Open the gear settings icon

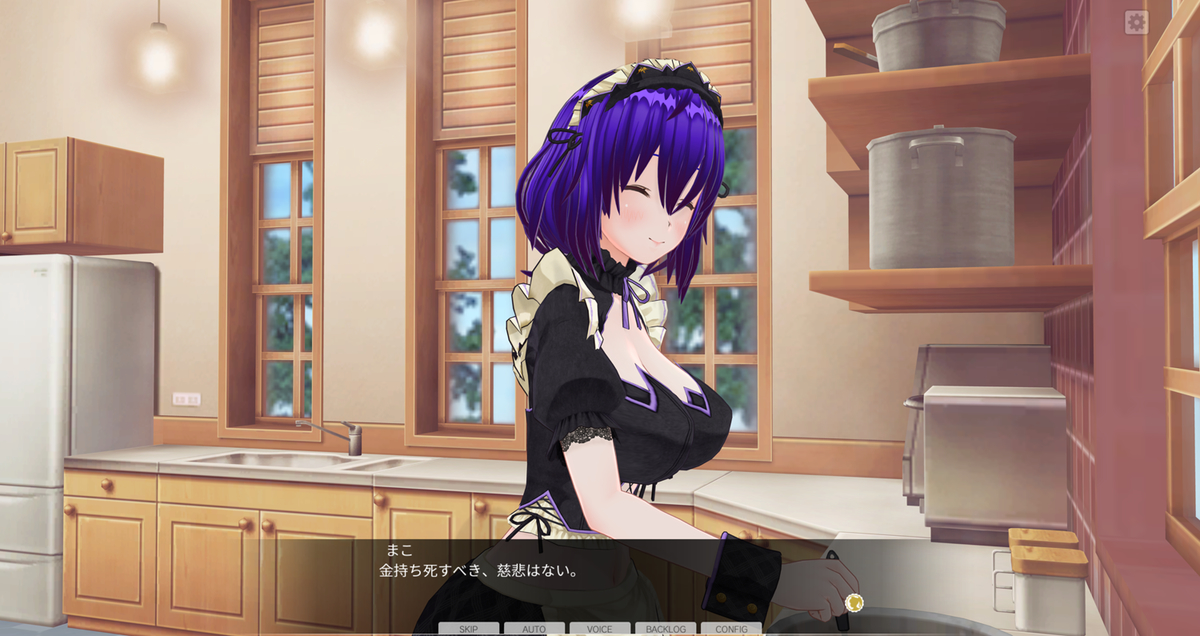click(1136, 22)
